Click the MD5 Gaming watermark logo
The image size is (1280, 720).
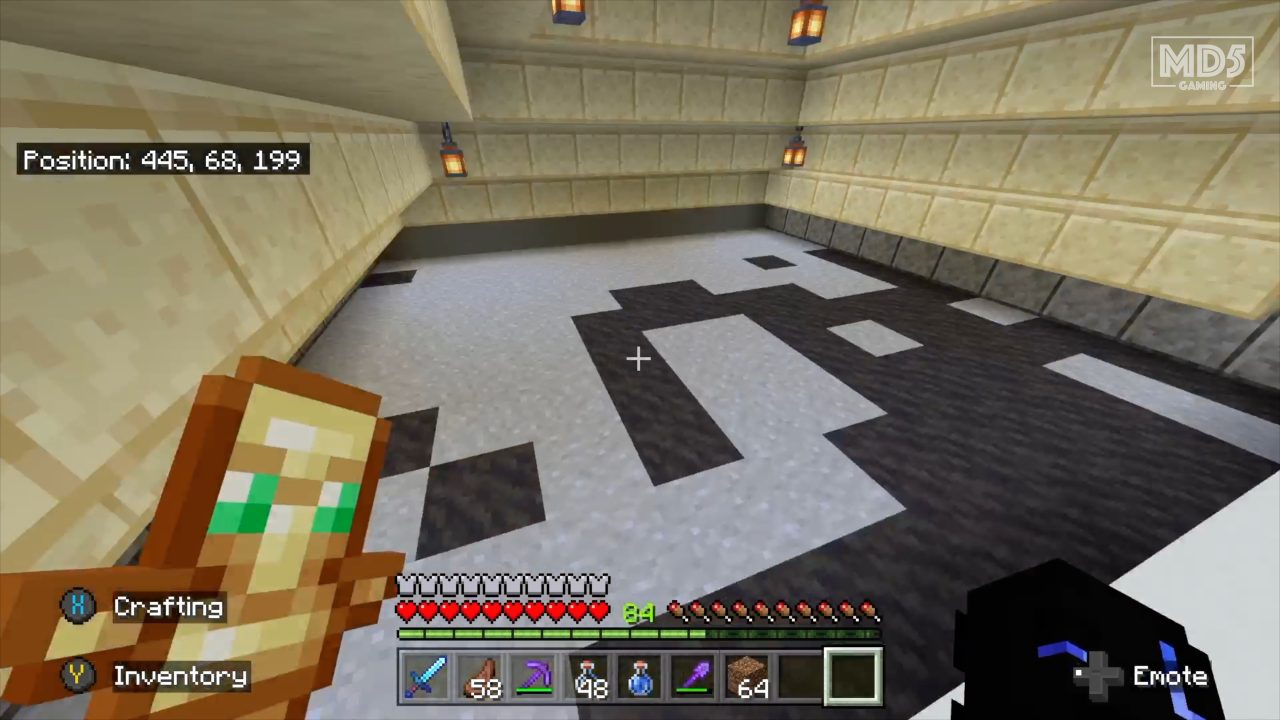click(x=1203, y=62)
